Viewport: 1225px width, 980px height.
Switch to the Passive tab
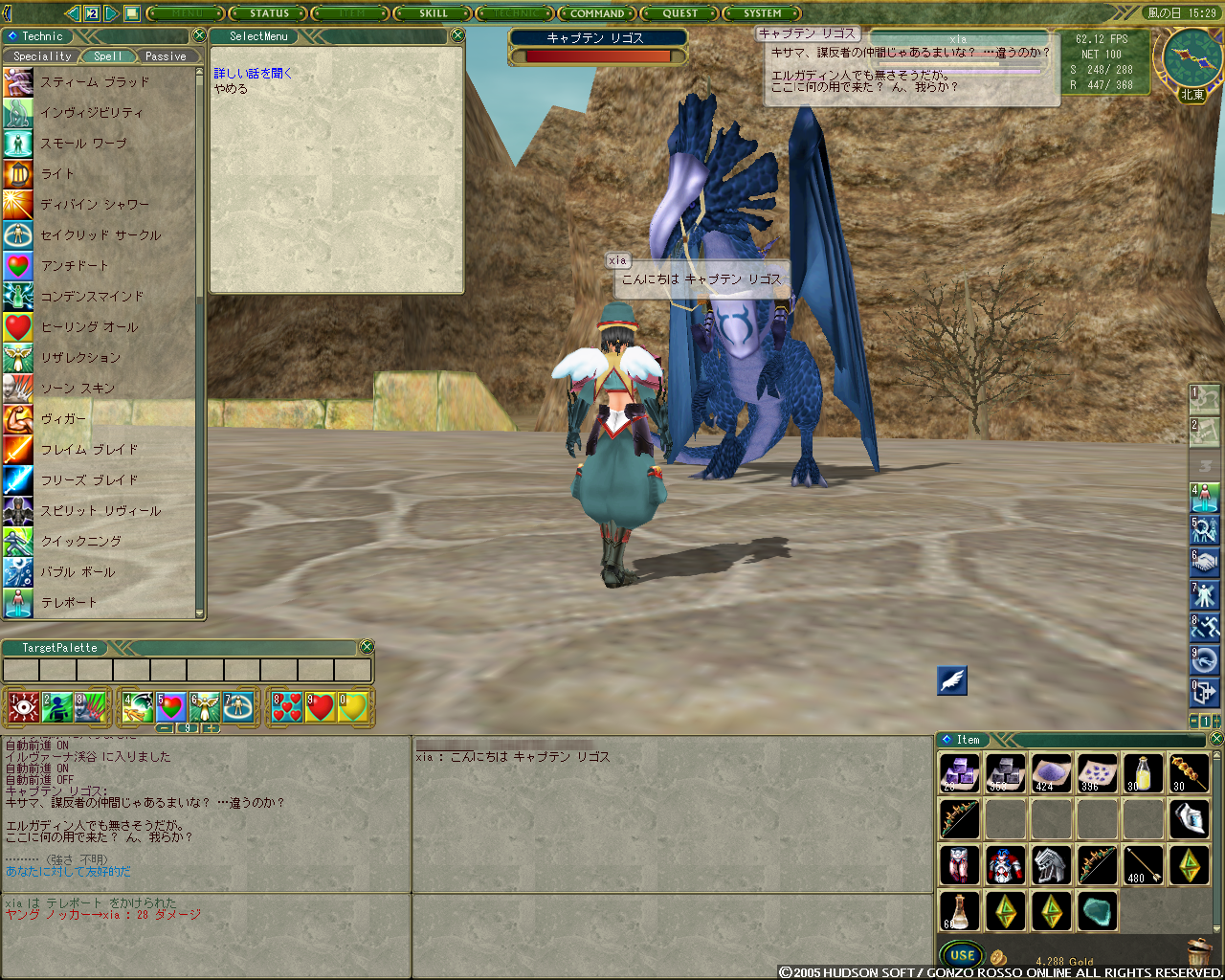[x=166, y=56]
